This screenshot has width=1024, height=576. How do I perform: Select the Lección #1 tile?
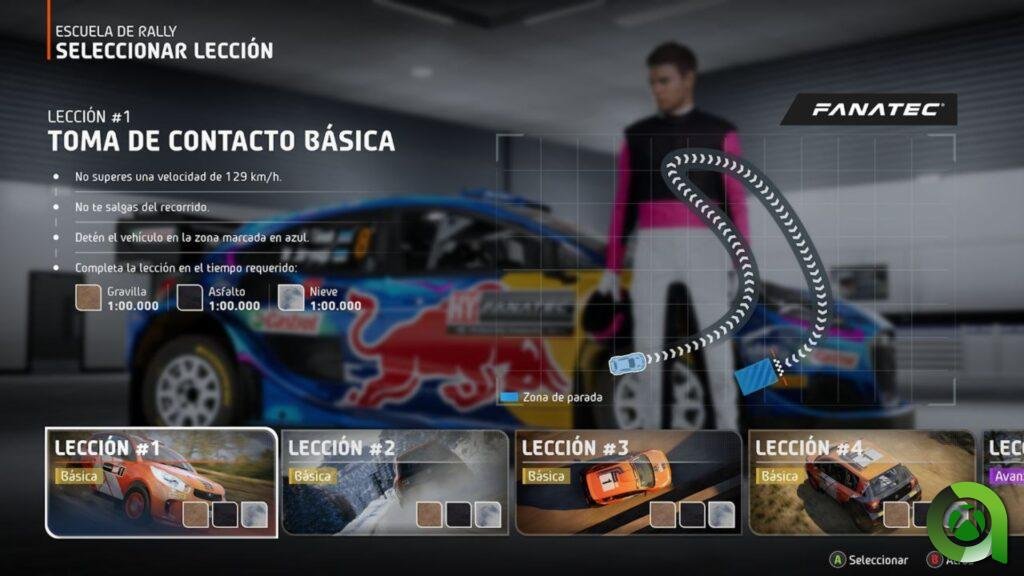(161, 482)
